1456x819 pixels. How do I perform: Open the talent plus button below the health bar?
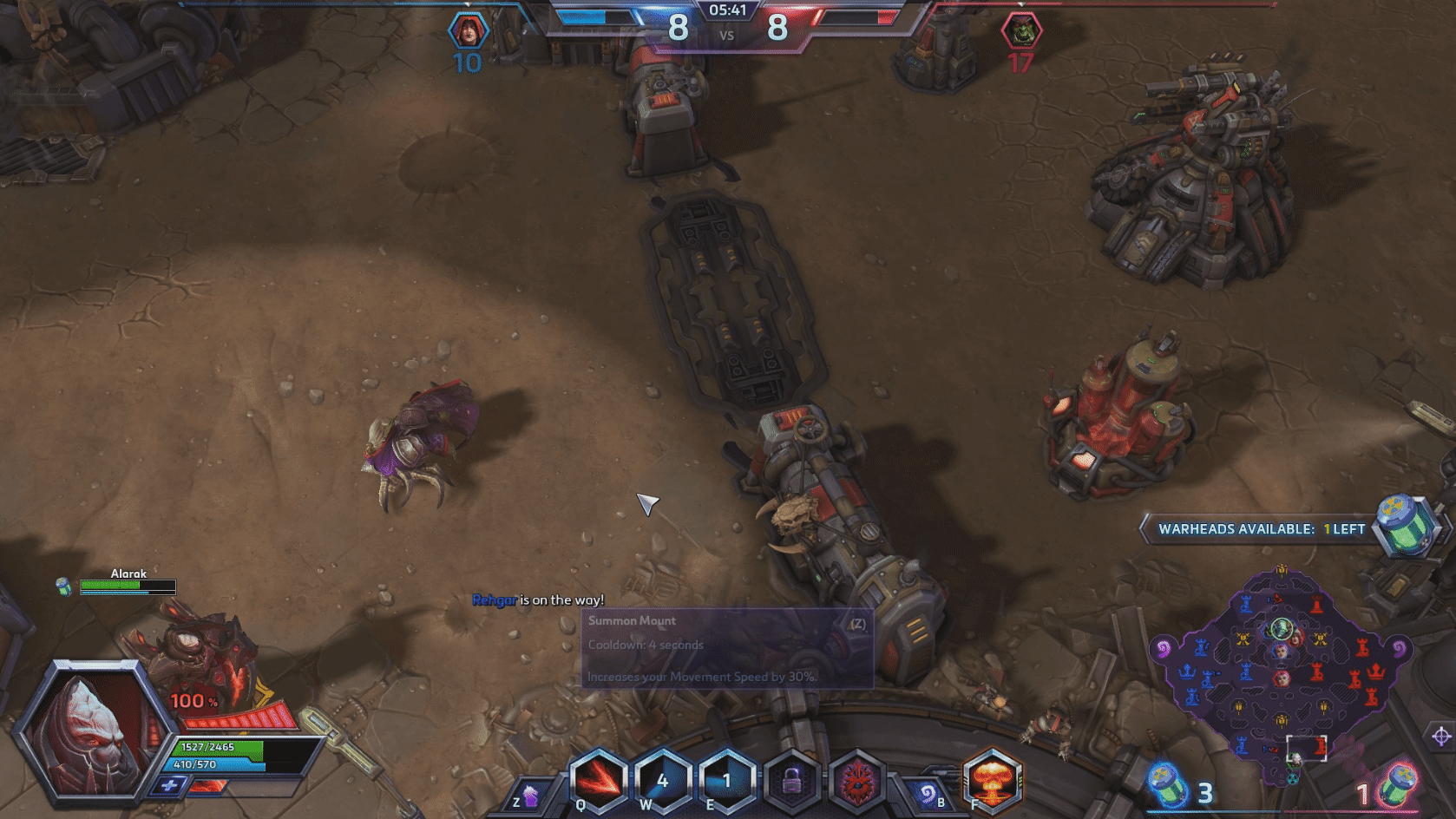(169, 786)
